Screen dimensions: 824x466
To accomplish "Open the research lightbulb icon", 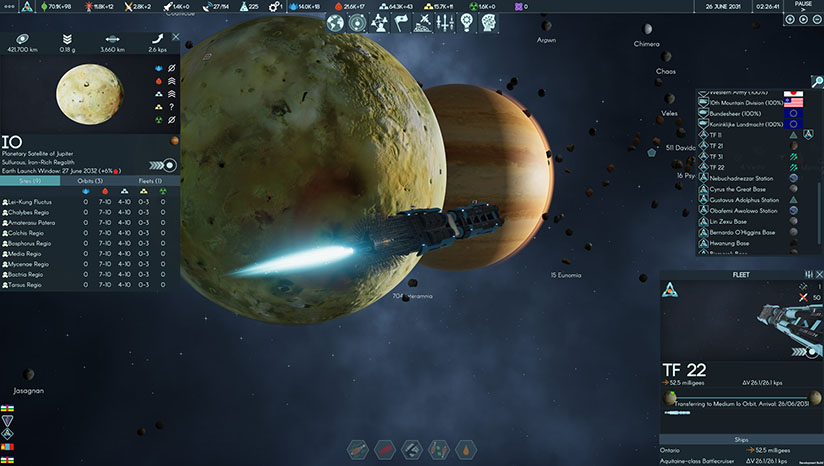I will click(x=466, y=22).
